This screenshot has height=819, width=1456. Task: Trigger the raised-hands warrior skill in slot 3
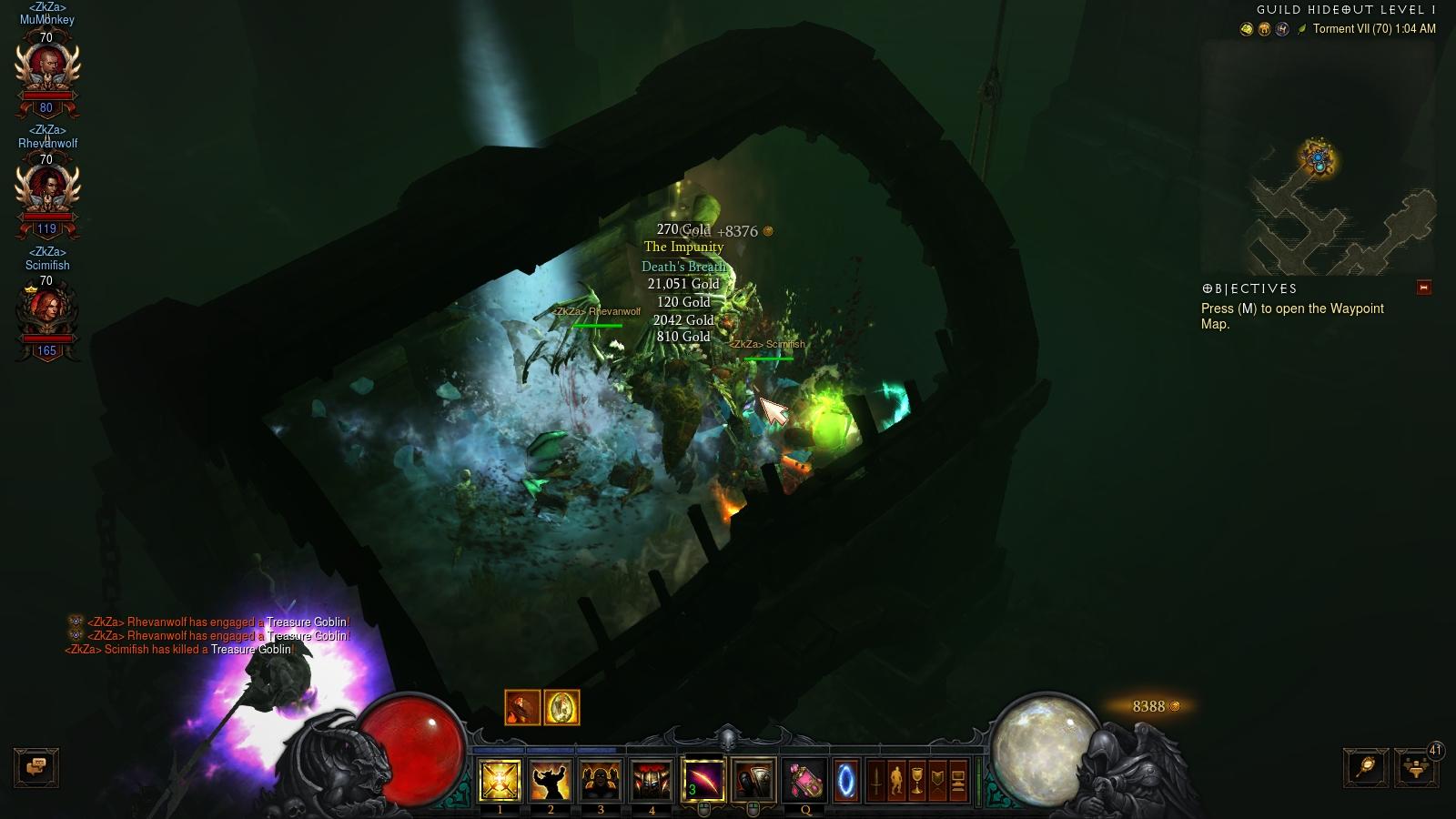pyautogui.click(x=601, y=781)
